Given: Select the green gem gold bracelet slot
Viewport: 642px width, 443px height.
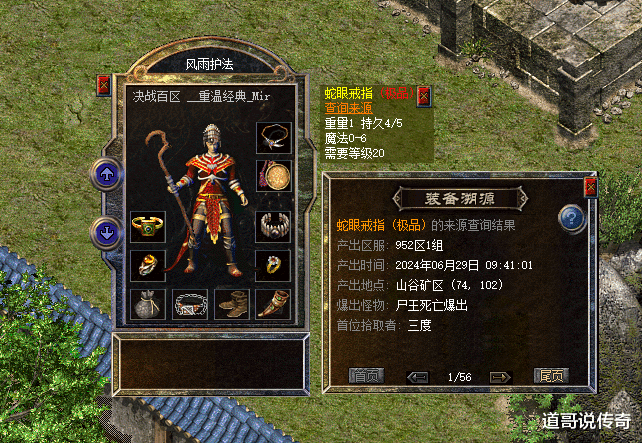Looking at the screenshot, I should [x=147, y=225].
